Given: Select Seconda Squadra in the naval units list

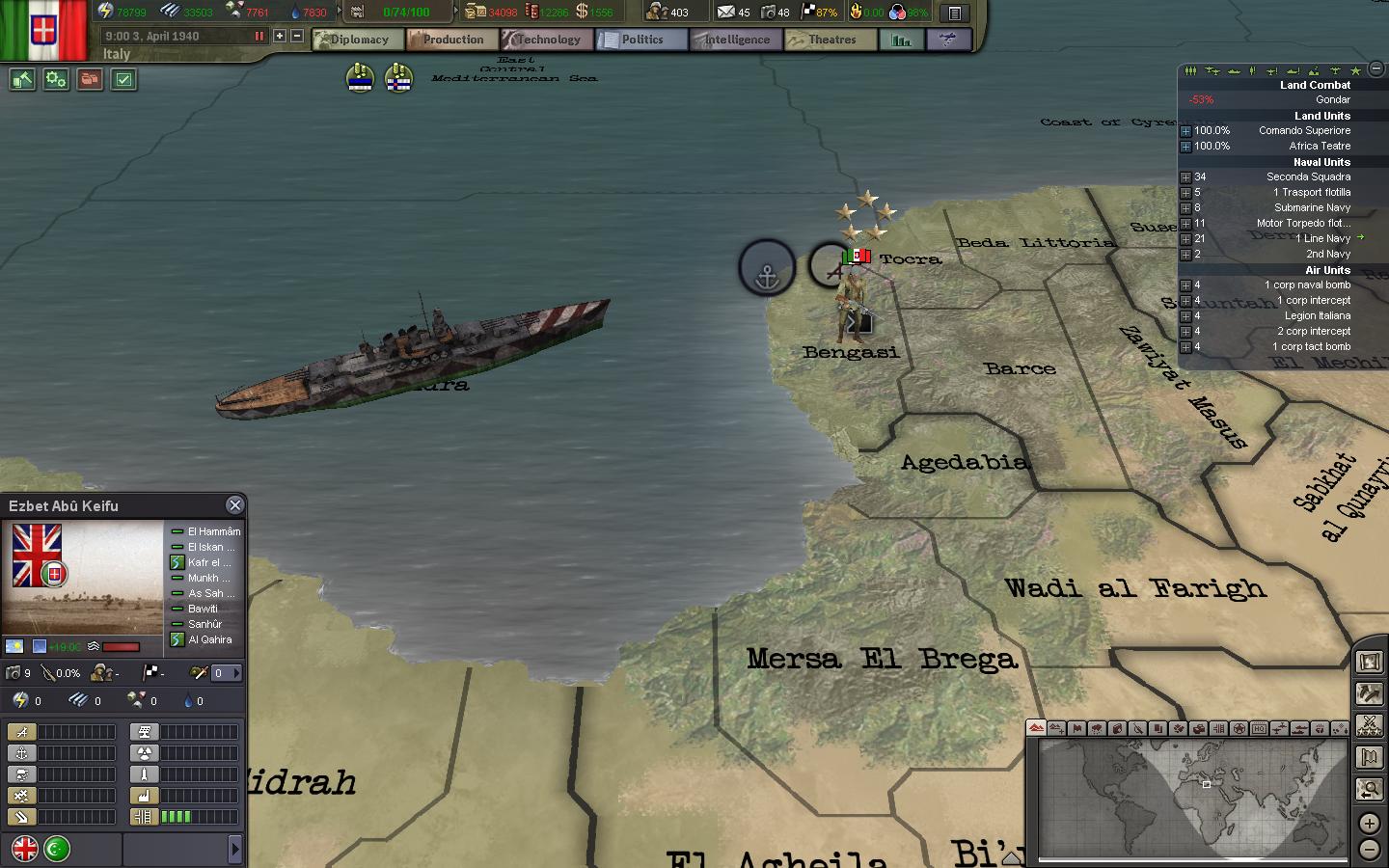Looking at the screenshot, I should tap(1307, 176).
